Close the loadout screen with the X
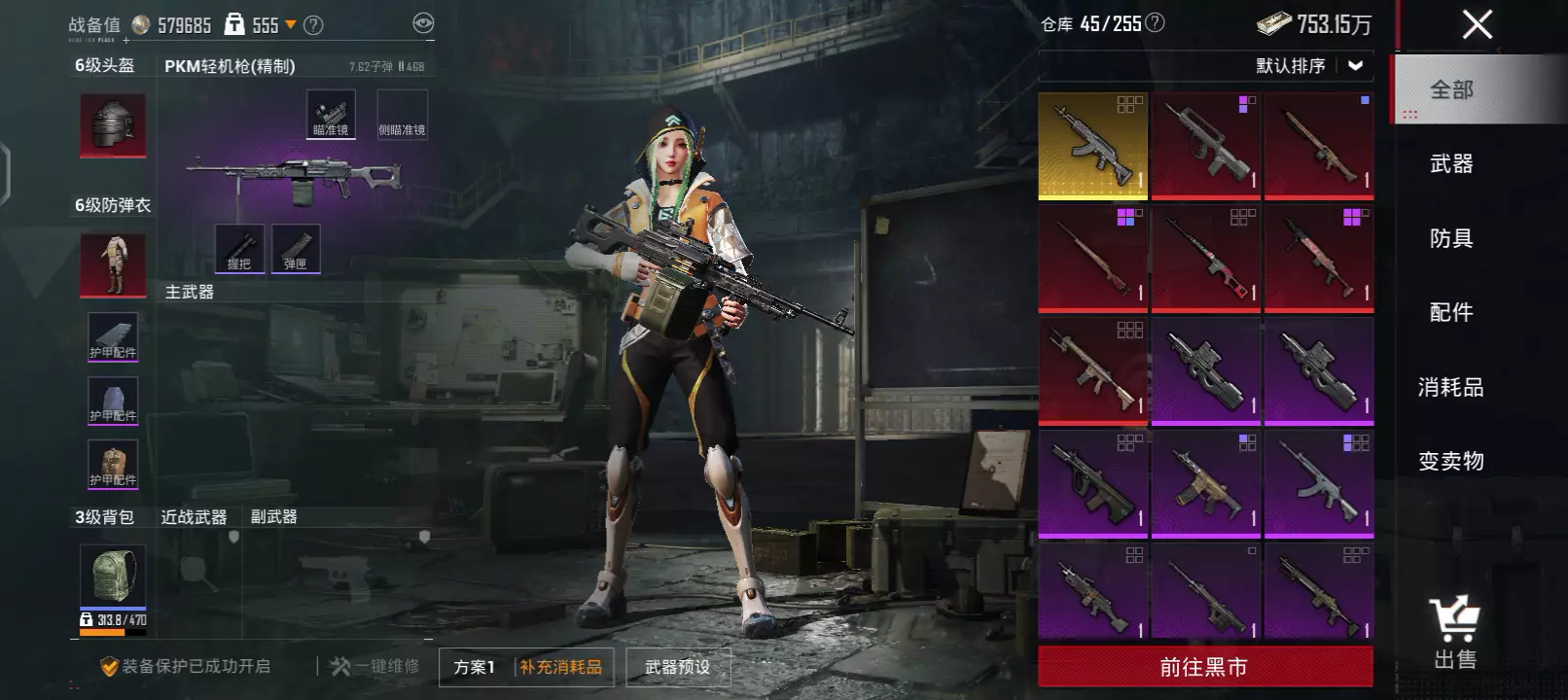Image resolution: width=1568 pixels, height=700 pixels. (x=1477, y=24)
